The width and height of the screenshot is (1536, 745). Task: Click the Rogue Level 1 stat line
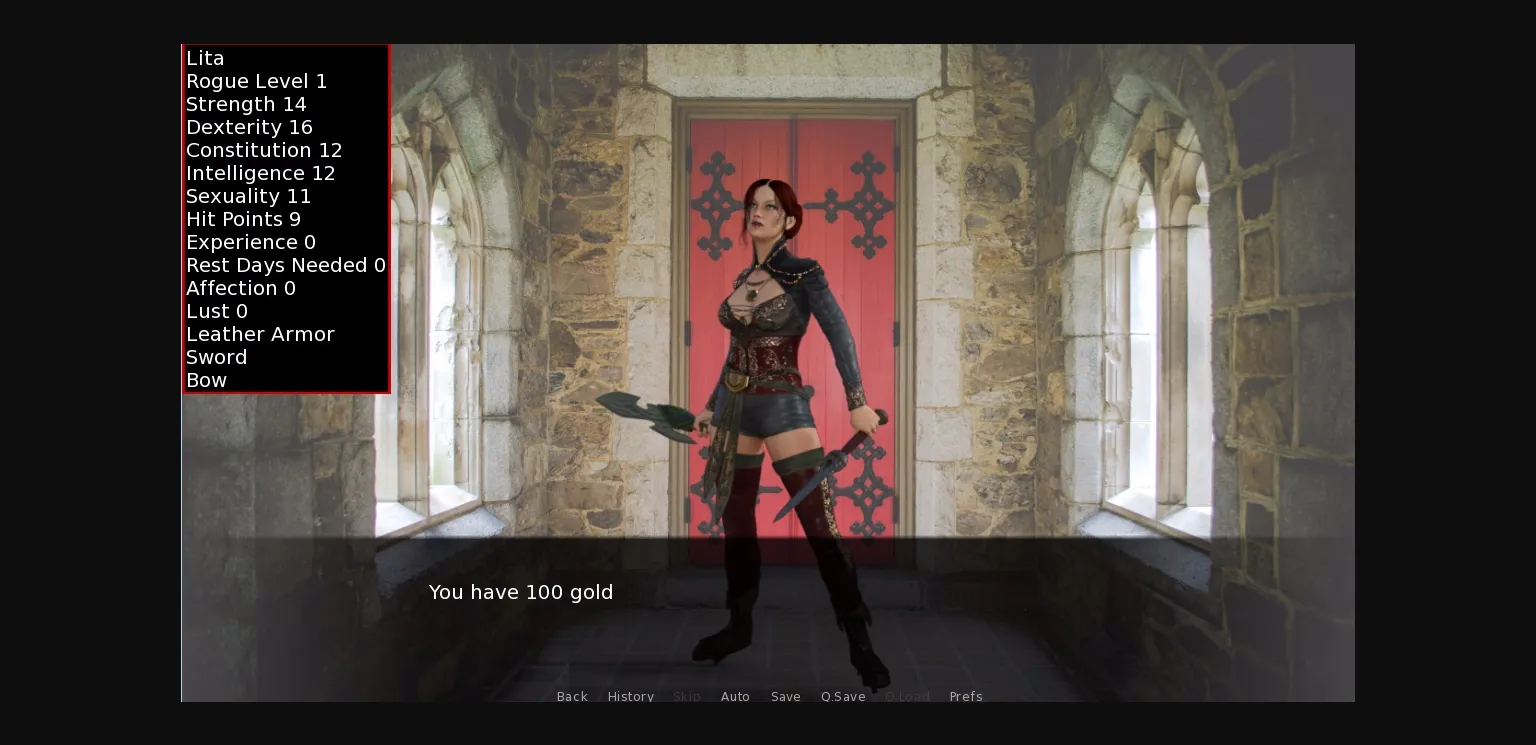[x=257, y=81]
